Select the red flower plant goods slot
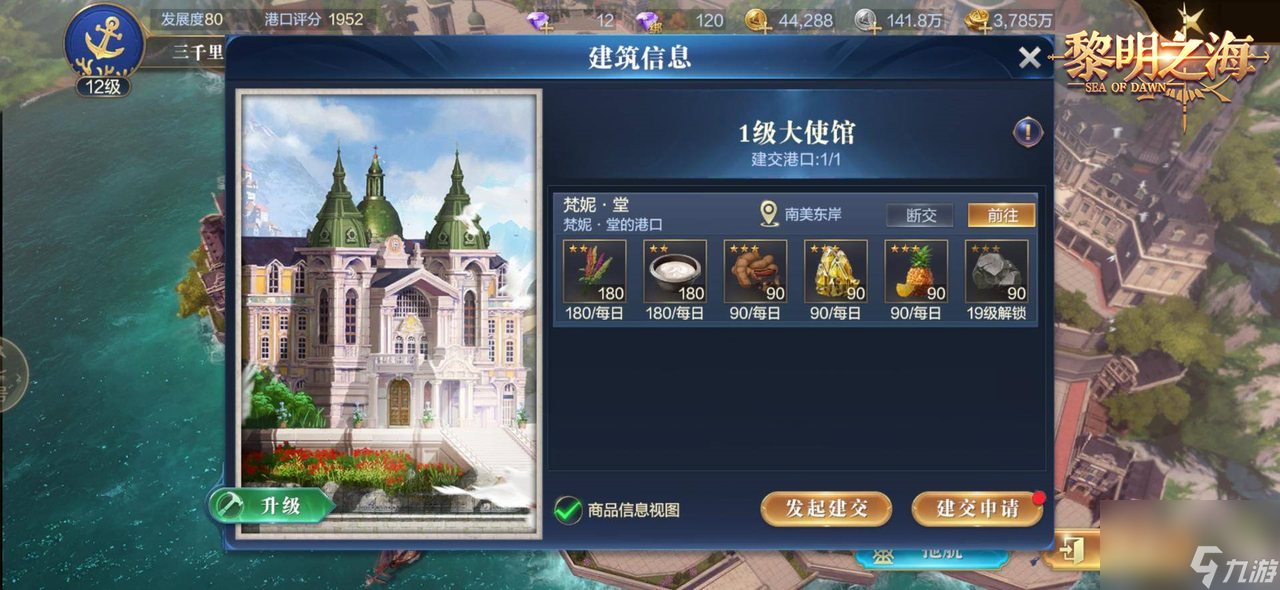The height and width of the screenshot is (590, 1280). 595,271
